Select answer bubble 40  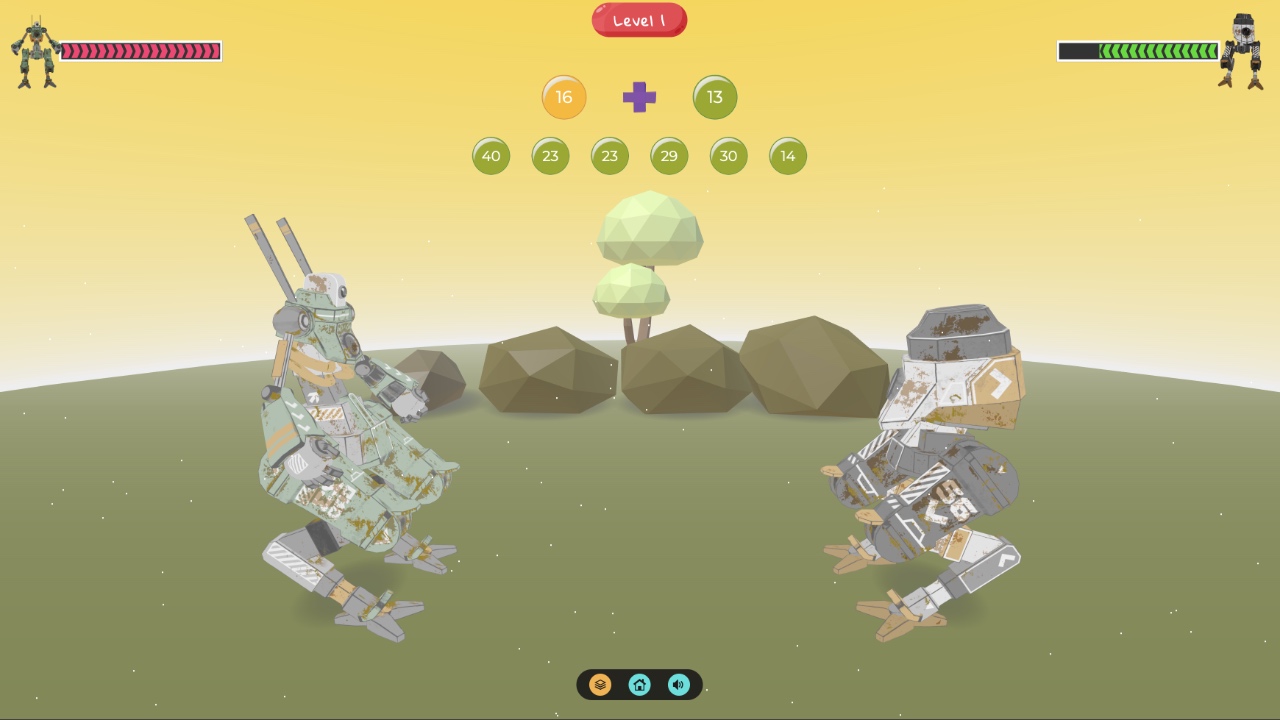click(x=491, y=156)
